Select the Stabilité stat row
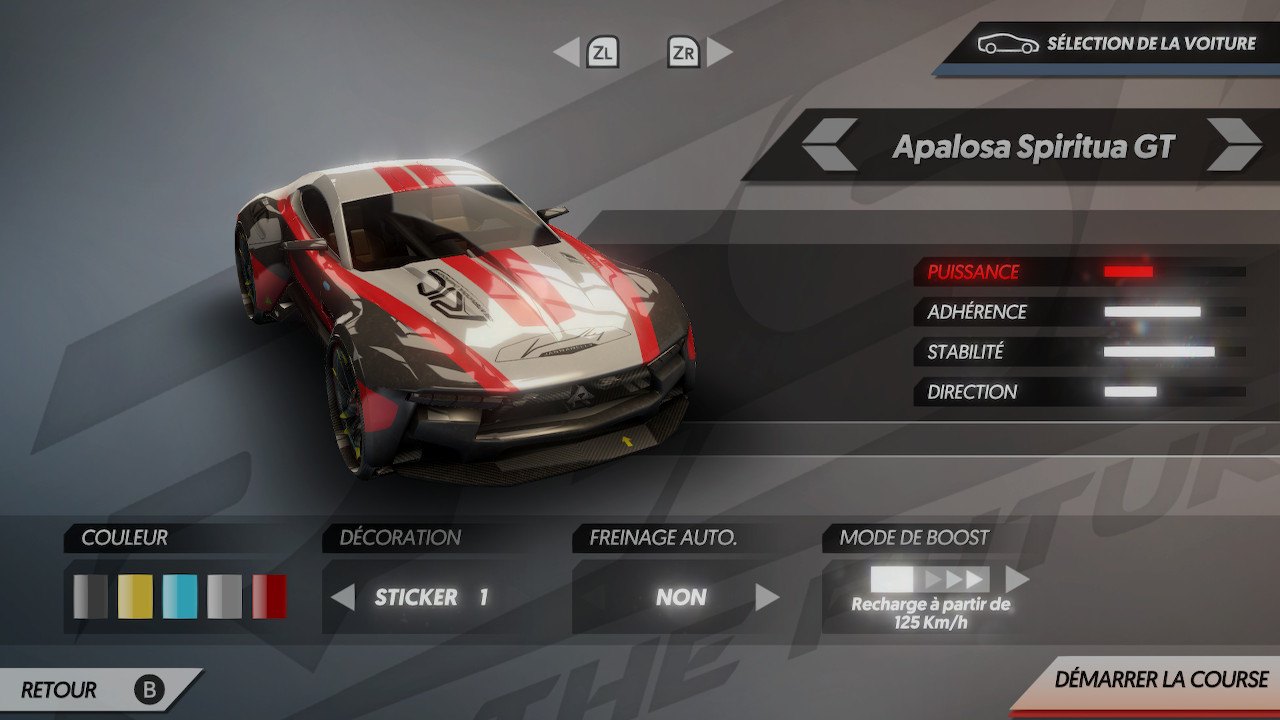1280x720 pixels. coord(1080,352)
